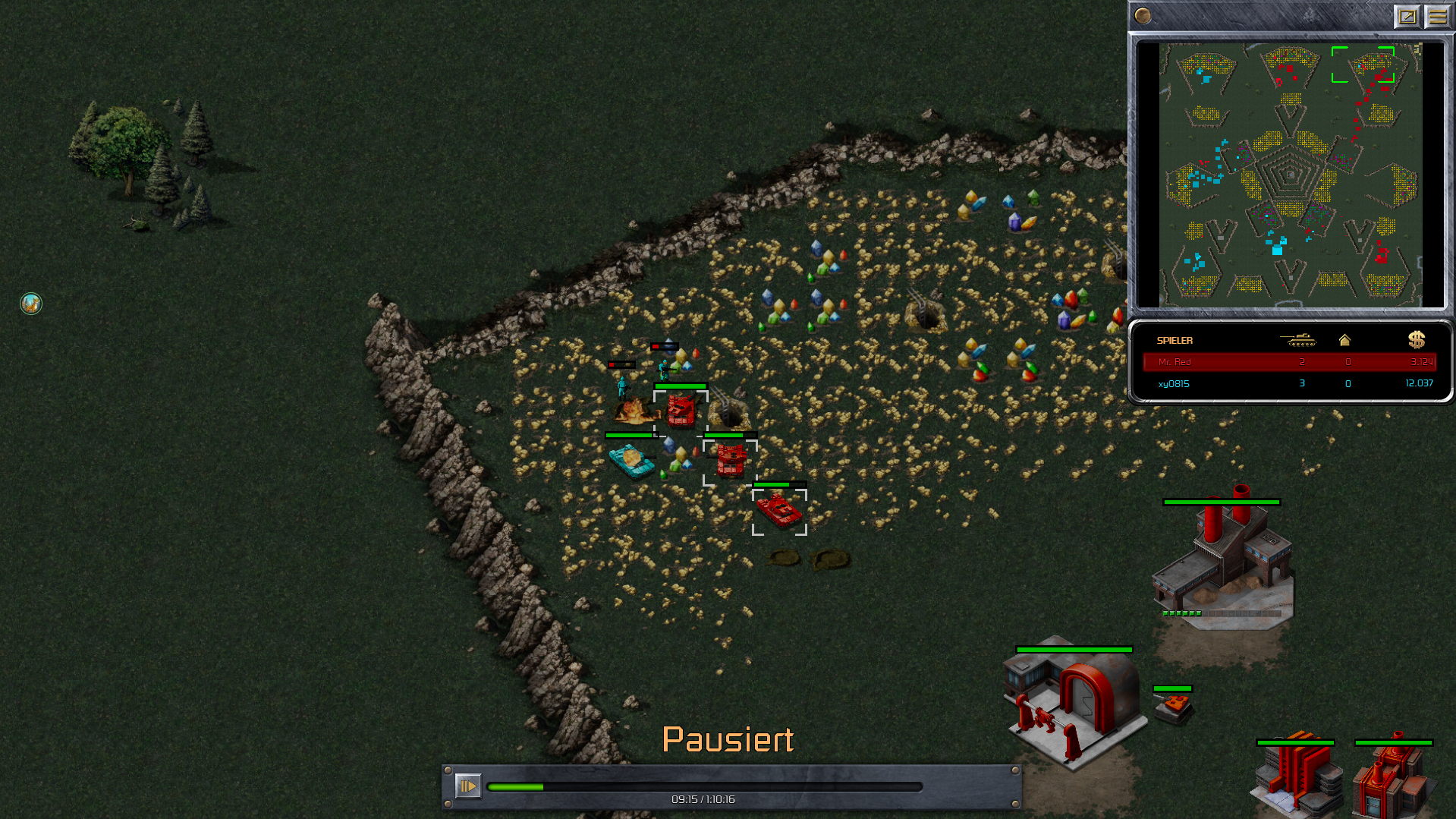Resume the paused replay playback
This screenshot has width=1456, height=819.
[x=467, y=786]
